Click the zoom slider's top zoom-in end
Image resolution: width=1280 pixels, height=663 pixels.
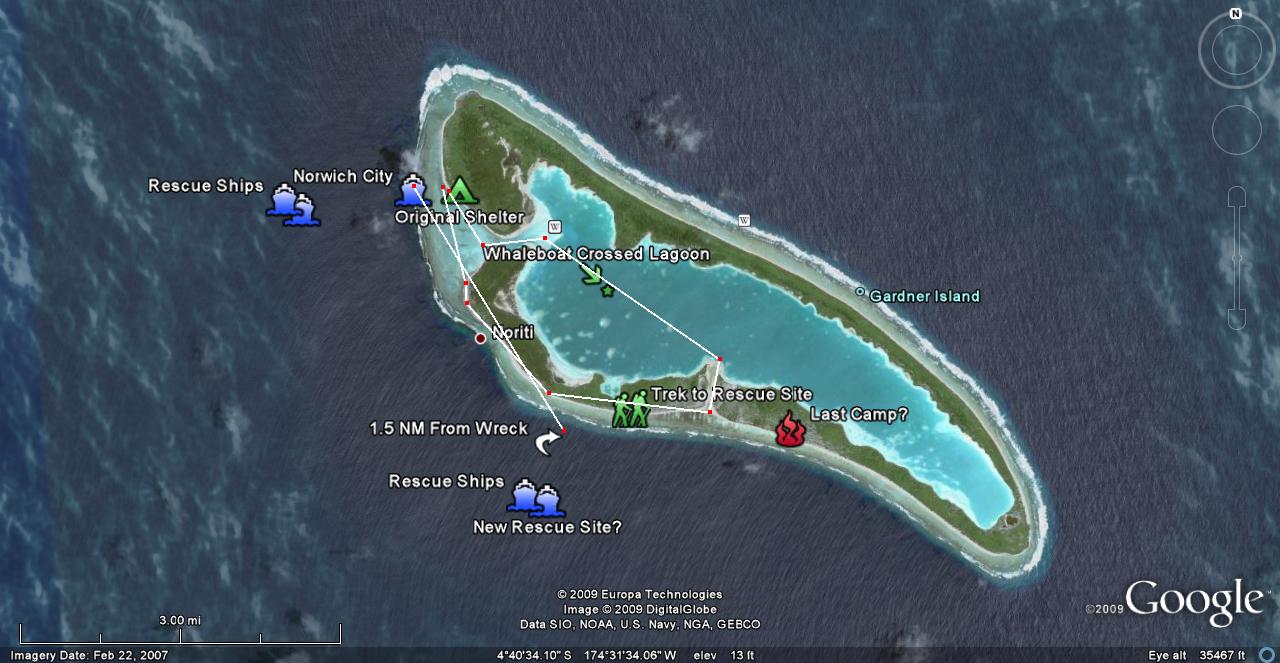(1237, 195)
